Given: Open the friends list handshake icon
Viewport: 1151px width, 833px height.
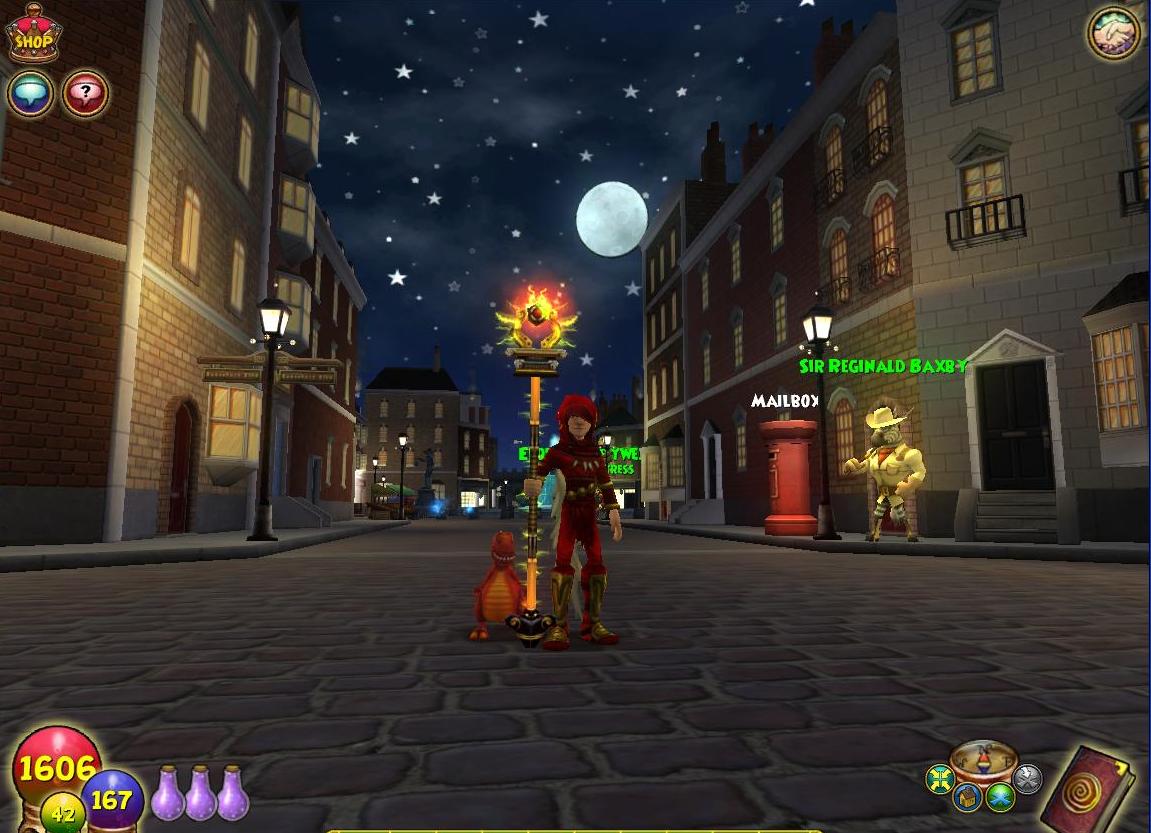Looking at the screenshot, I should tap(1114, 32).
